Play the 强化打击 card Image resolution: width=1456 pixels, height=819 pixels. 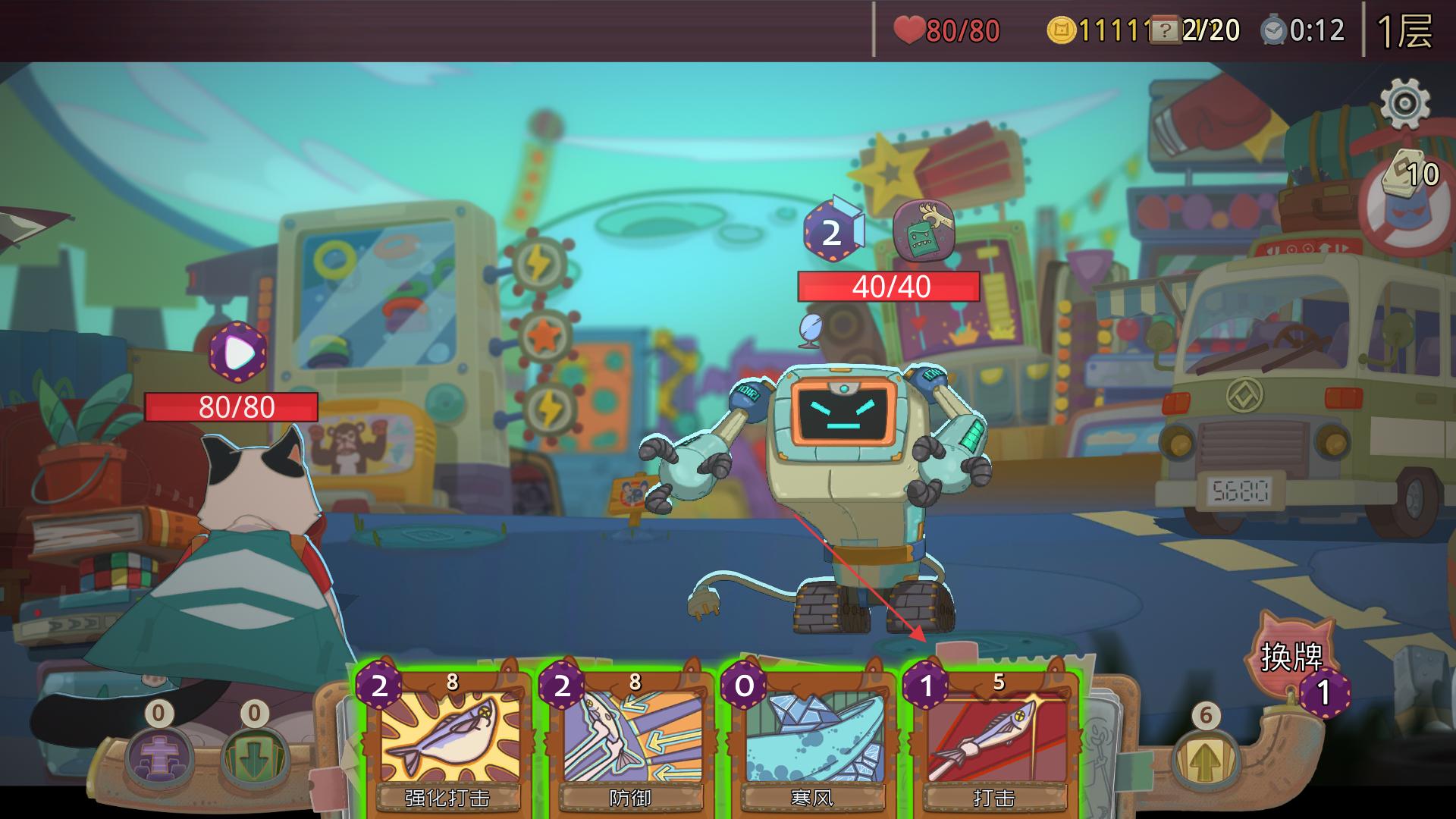(x=447, y=739)
